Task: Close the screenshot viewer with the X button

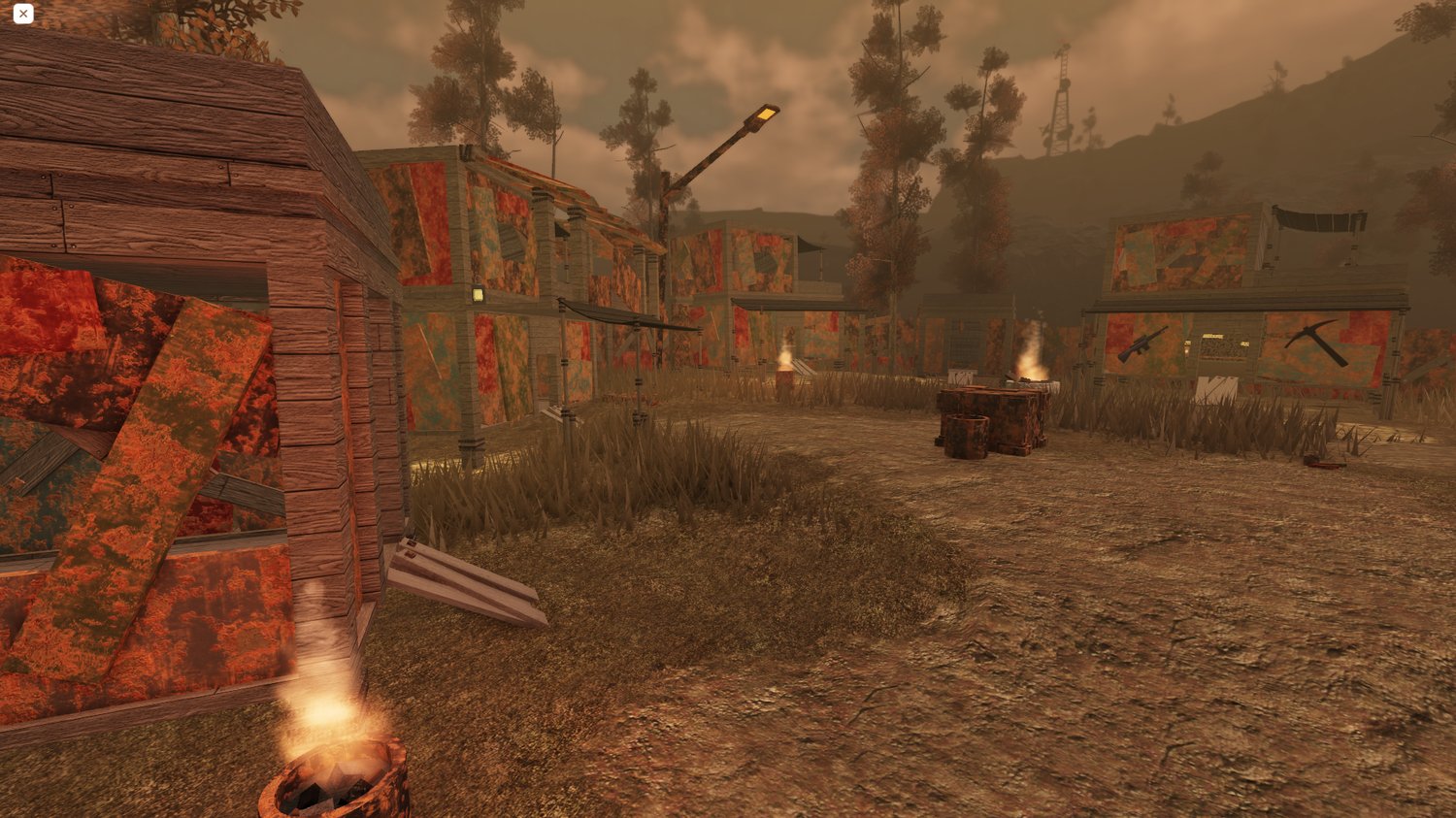Action: [23, 14]
